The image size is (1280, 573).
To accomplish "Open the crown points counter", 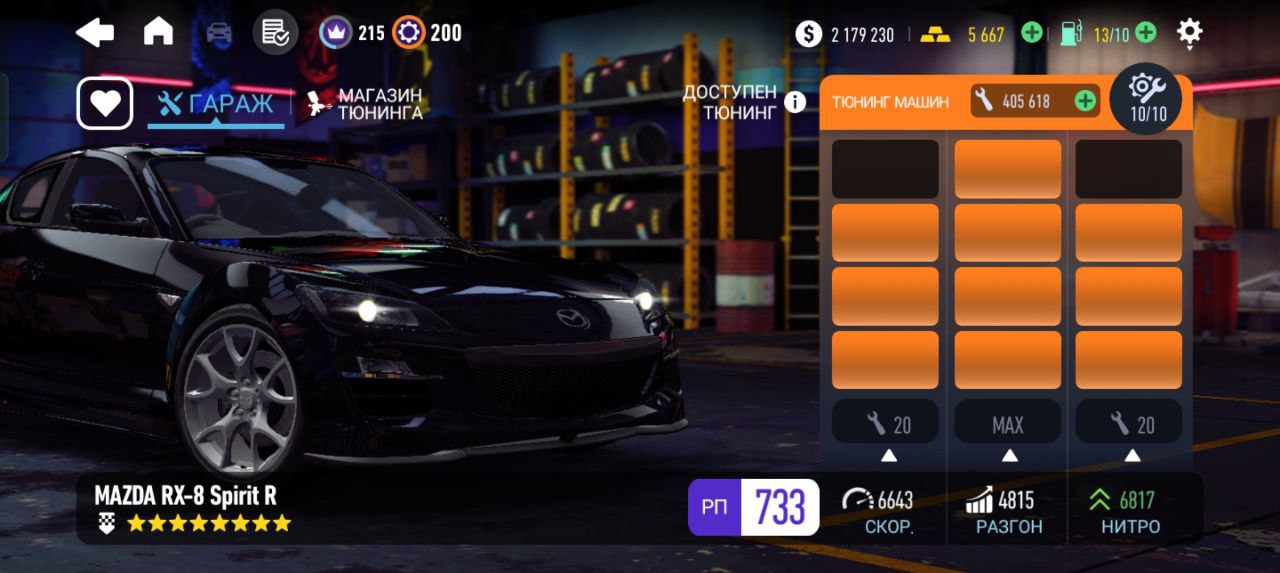I will pyautogui.click(x=352, y=33).
